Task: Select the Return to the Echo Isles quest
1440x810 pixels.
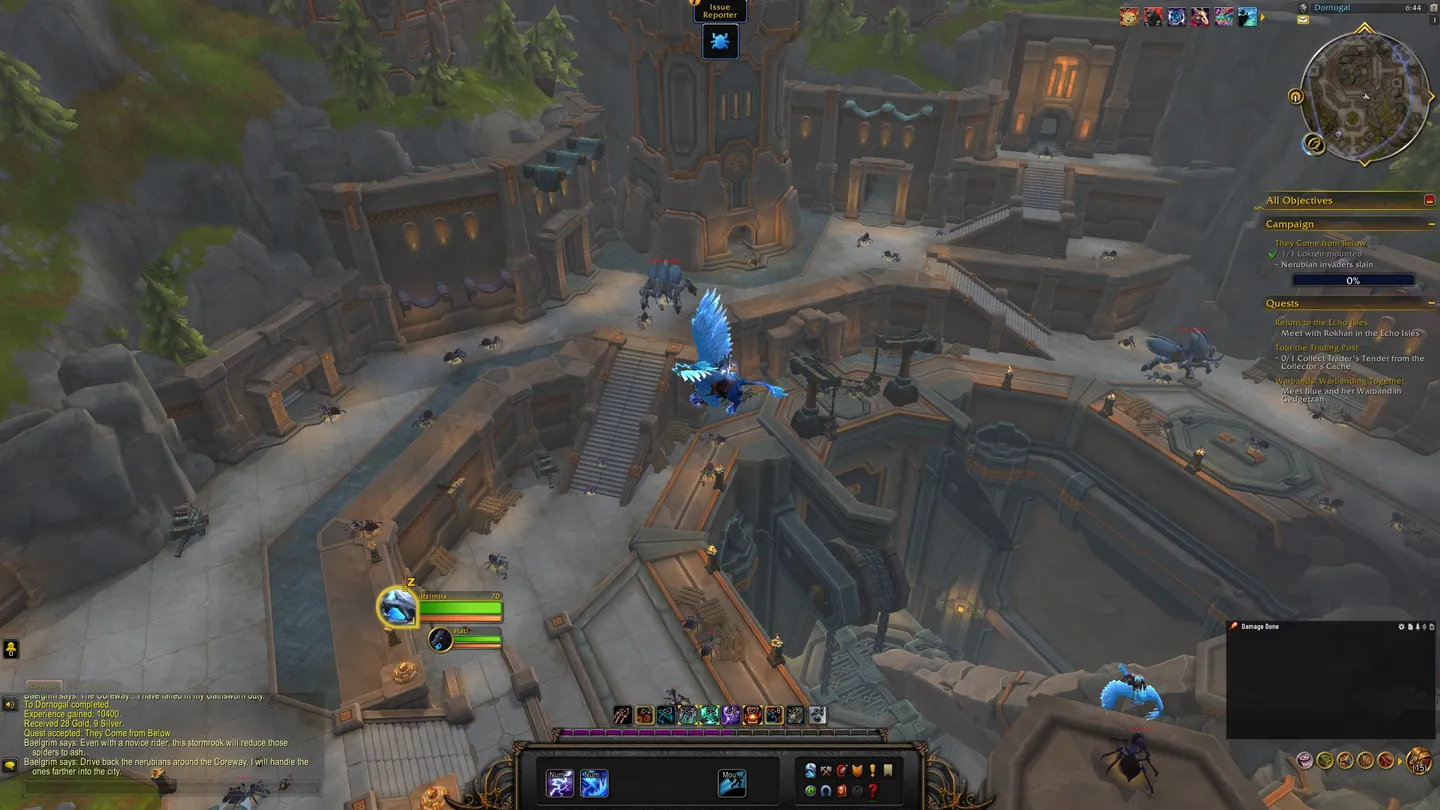Action: pos(1320,322)
